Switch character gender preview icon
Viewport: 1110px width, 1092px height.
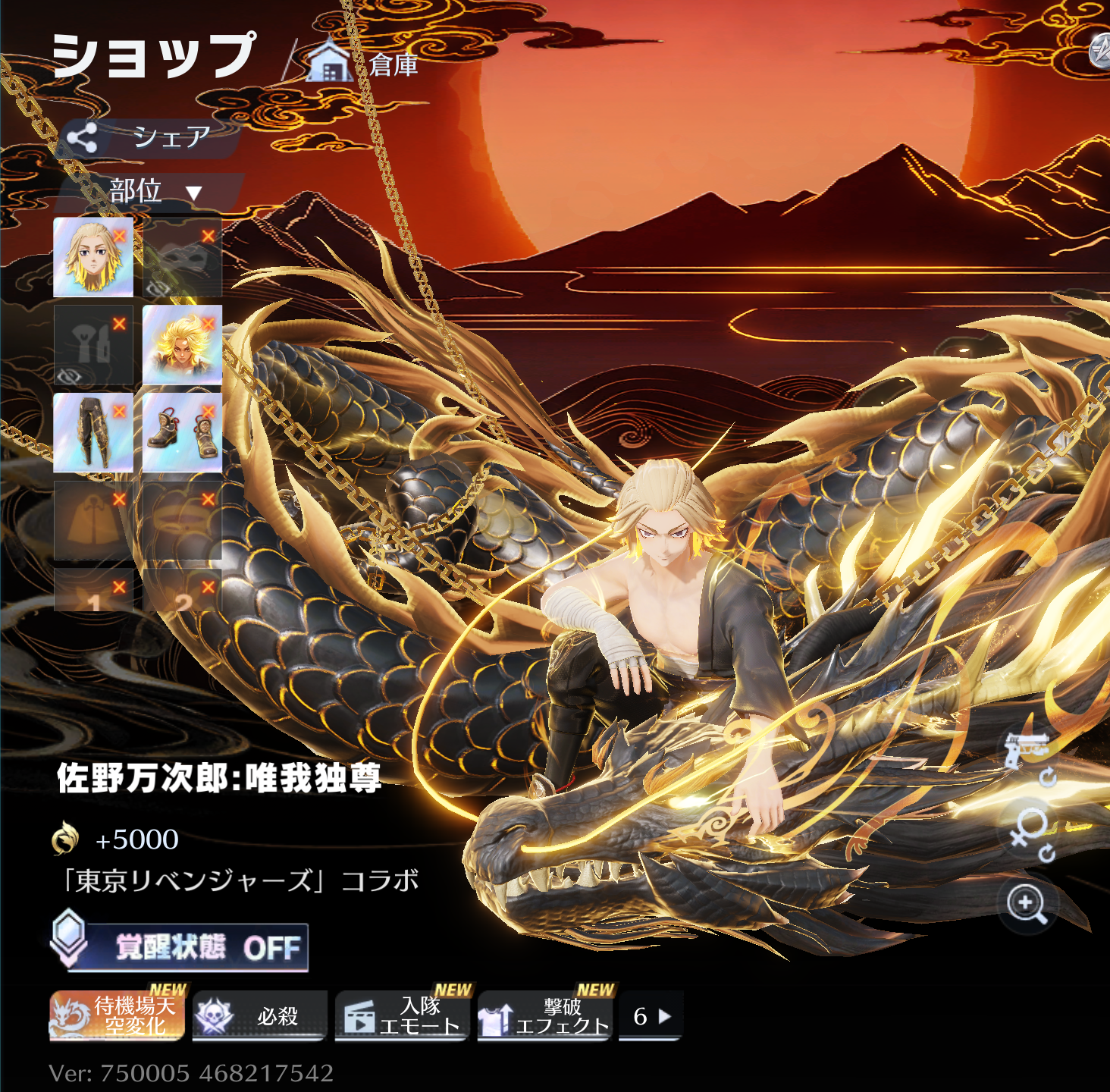click(x=1030, y=831)
